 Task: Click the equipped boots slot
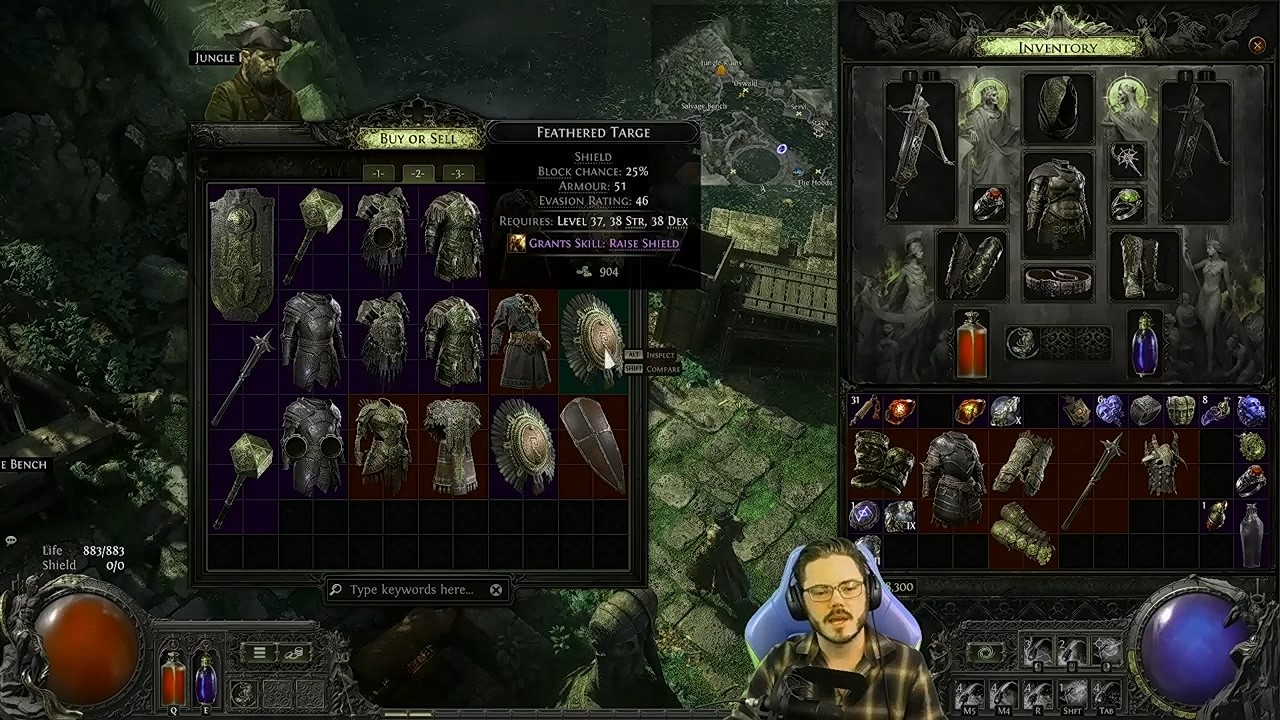1143,265
